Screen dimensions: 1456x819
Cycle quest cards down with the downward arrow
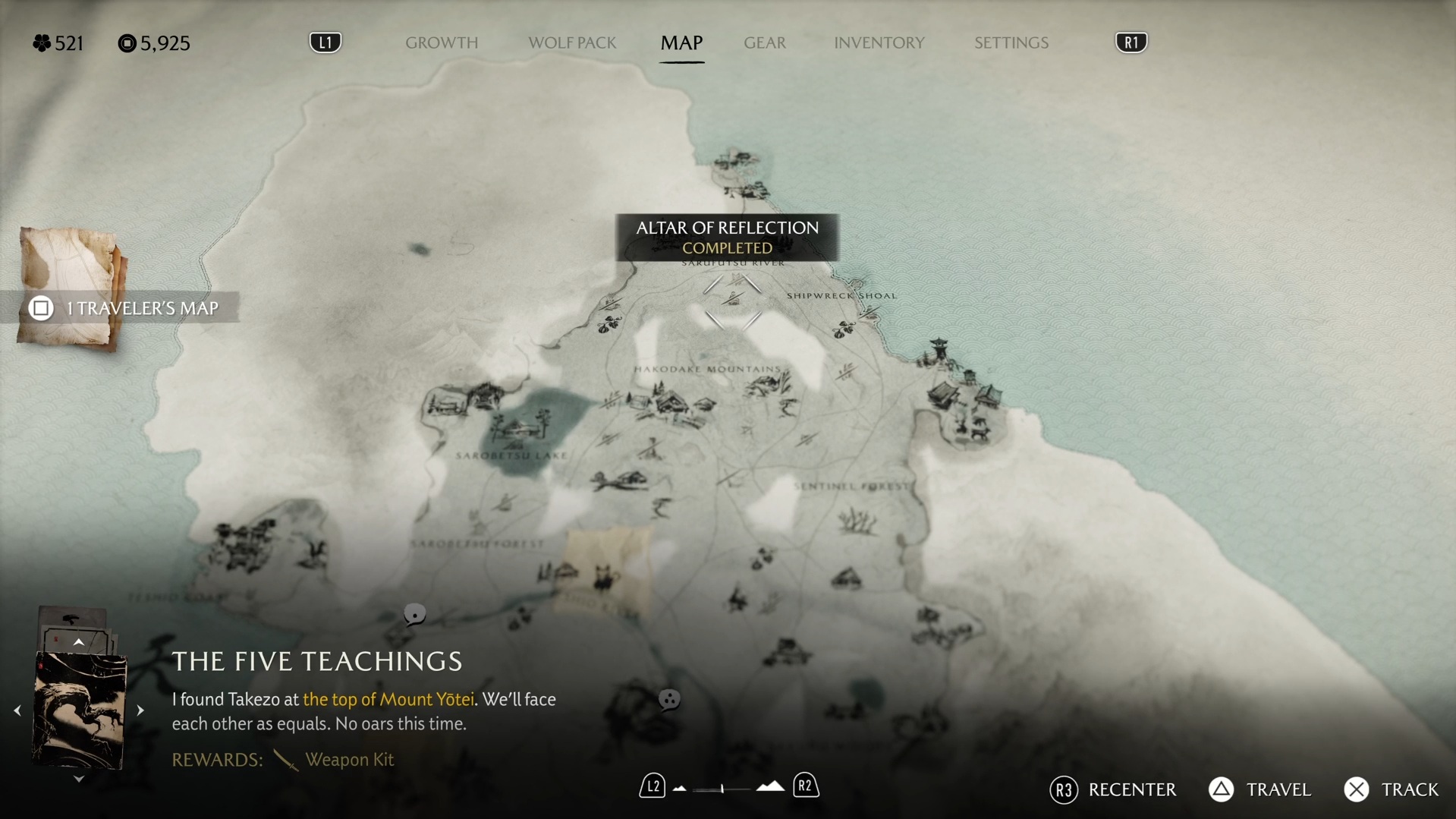tap(78, 779)
